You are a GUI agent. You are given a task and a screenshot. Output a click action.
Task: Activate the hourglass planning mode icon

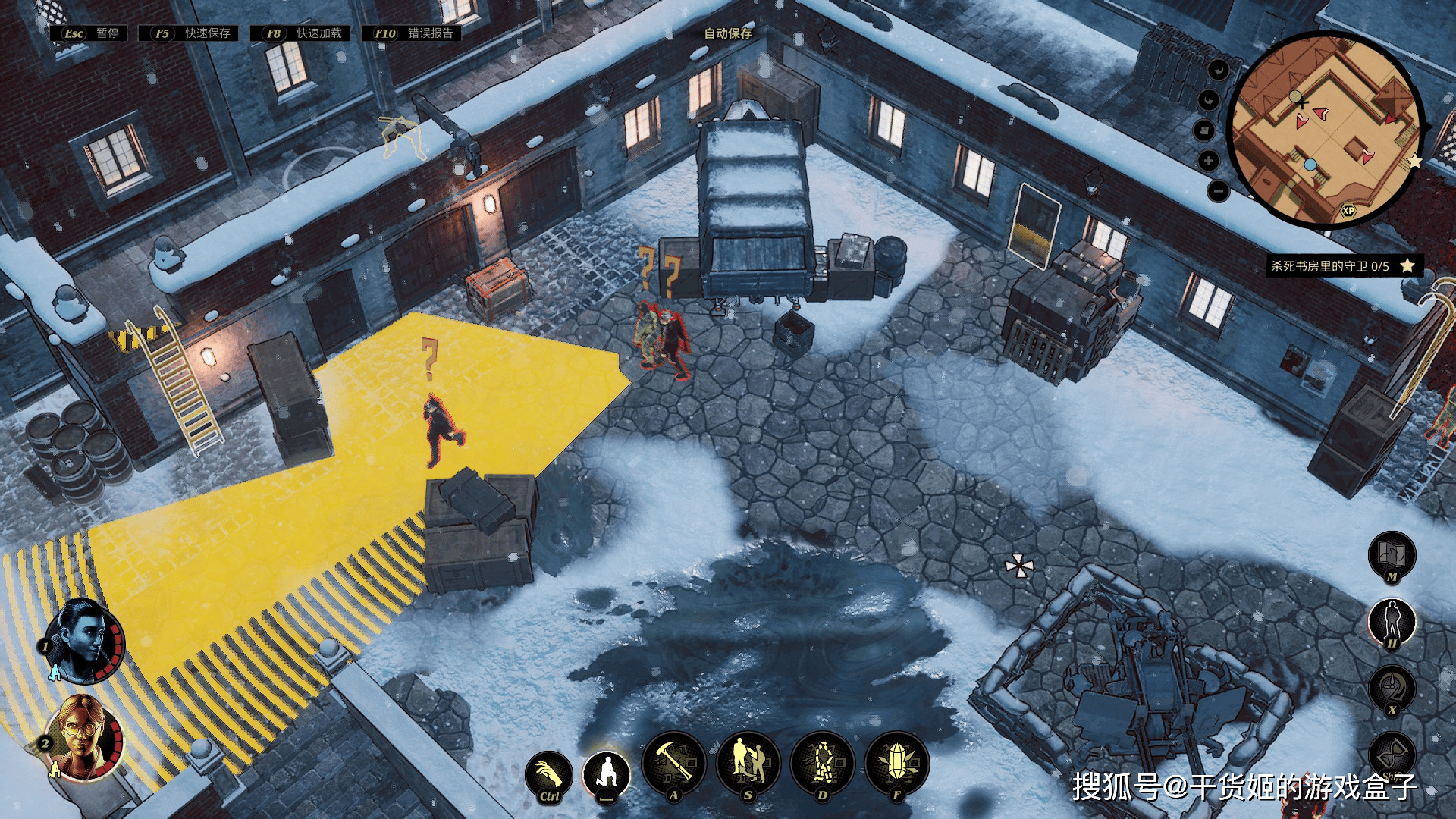pos(1392,755)
